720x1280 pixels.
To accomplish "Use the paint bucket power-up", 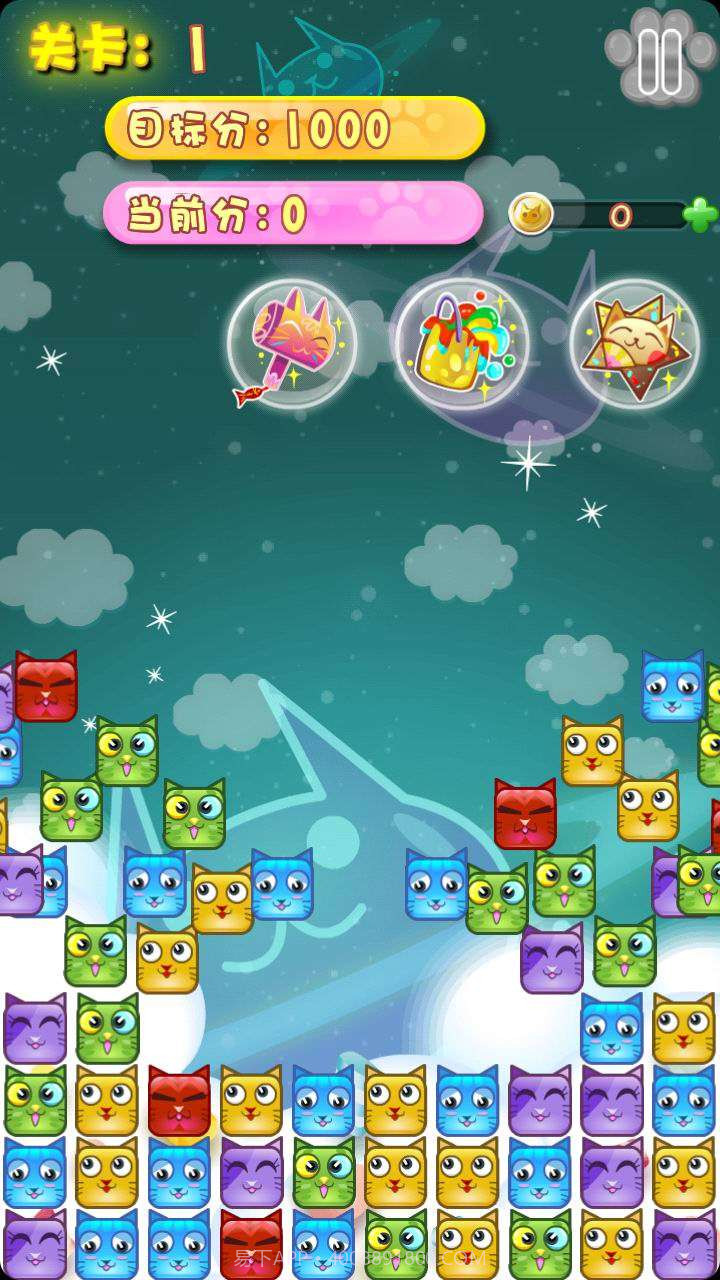I will pos(461,345).
